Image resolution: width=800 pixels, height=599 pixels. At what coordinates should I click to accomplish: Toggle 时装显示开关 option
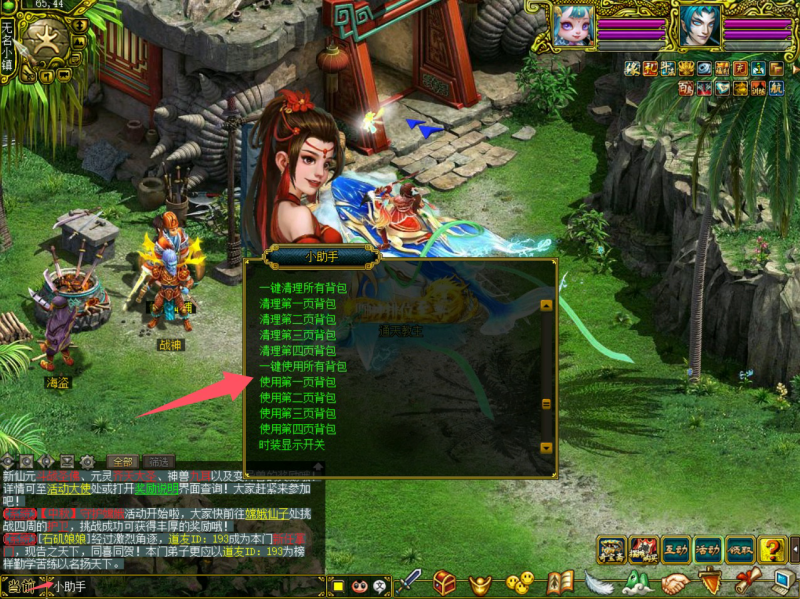(292, 444)
